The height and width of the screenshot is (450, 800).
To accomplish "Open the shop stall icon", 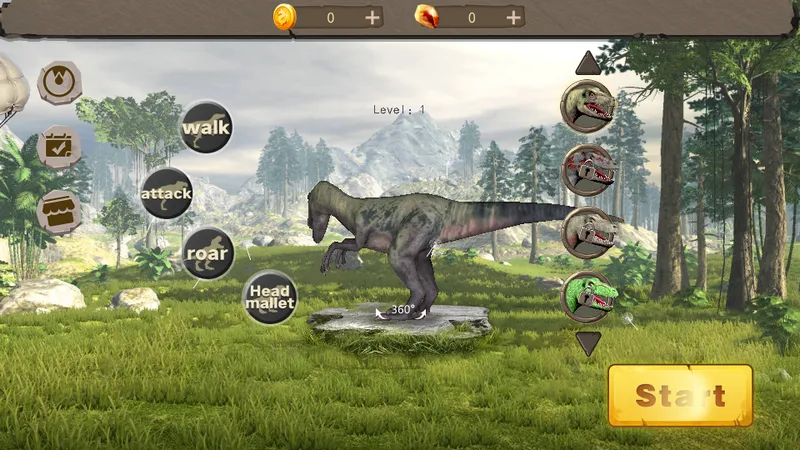I will click(59, 212).
